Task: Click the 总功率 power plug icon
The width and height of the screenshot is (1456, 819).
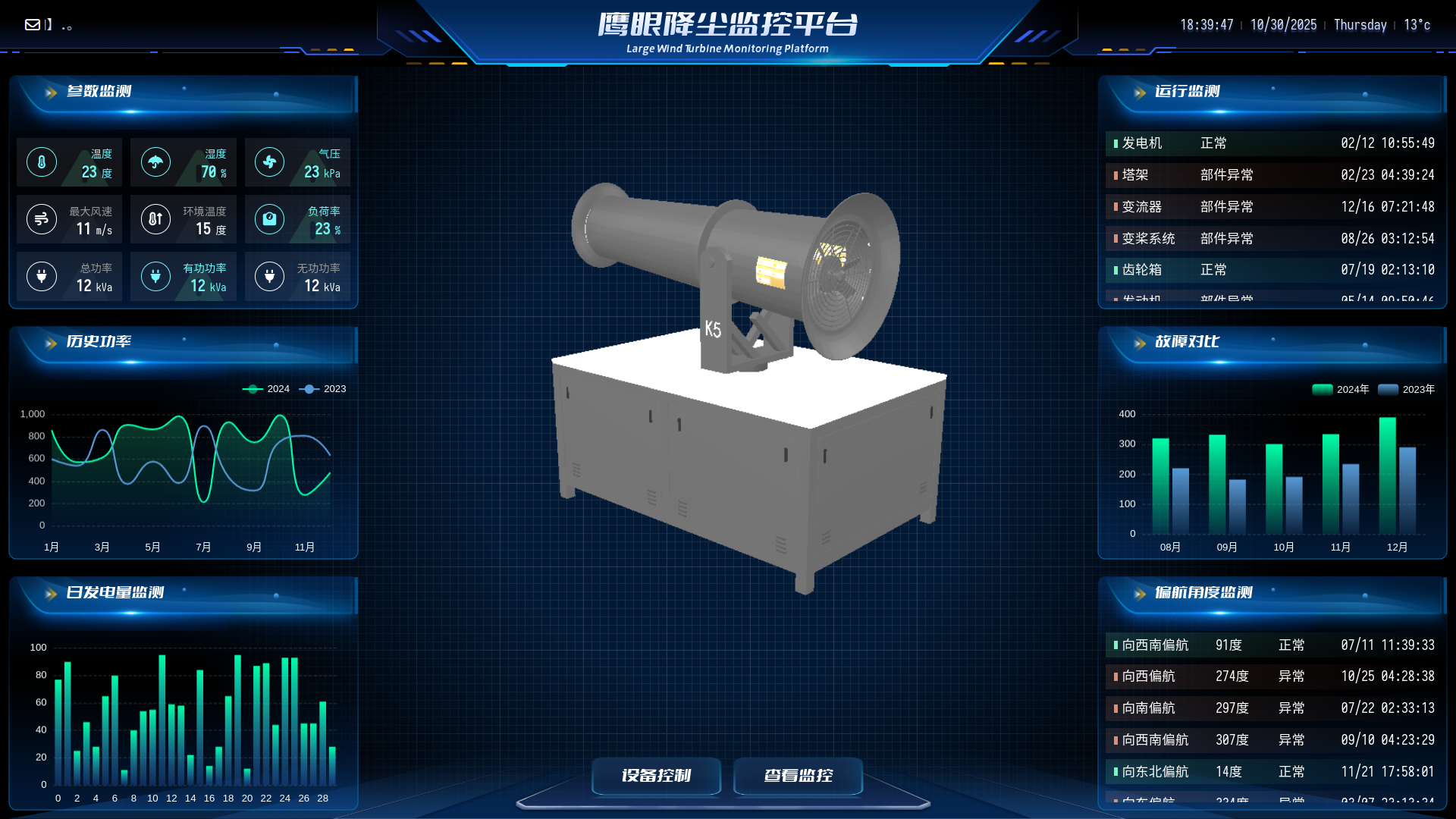Action: pyautogui.click(x=42, y=276)
